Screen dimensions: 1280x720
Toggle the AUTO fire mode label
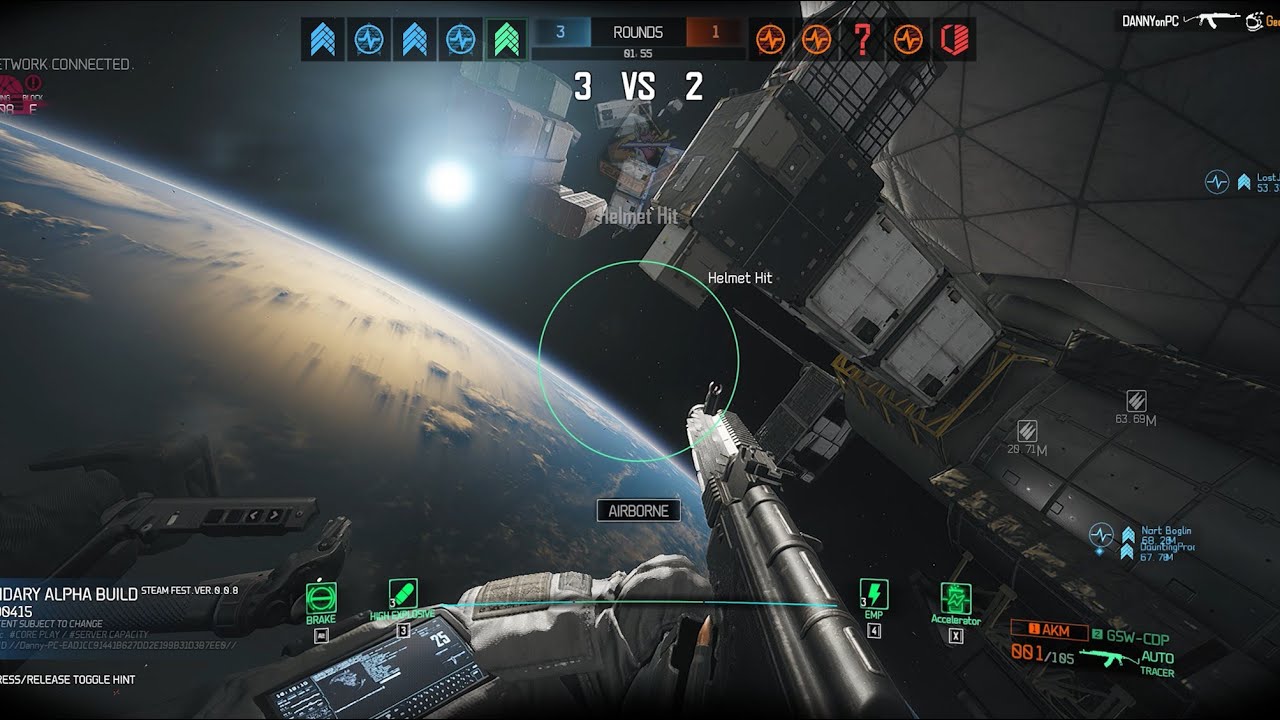click(x=1157, y=657)
